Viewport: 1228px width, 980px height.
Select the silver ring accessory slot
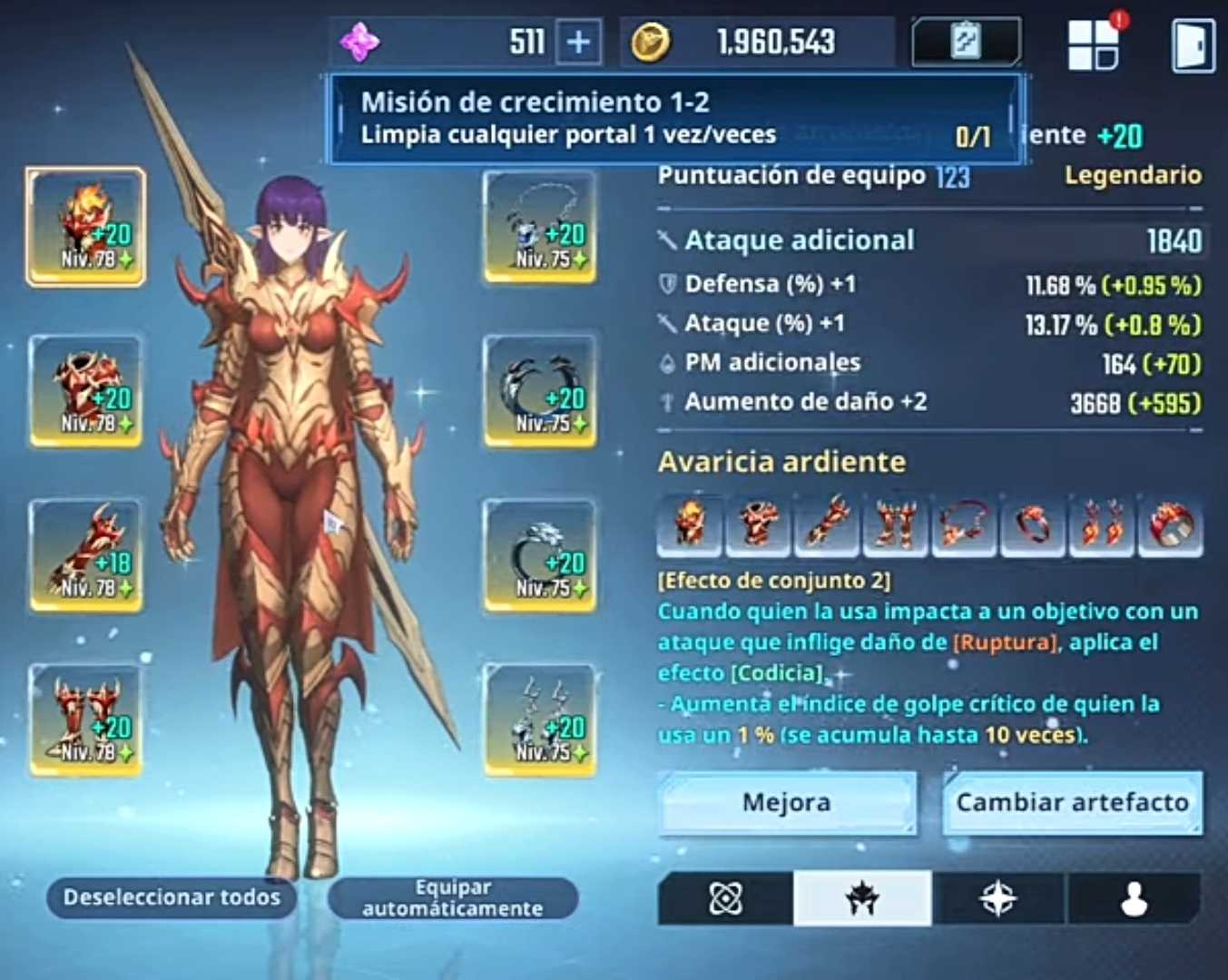pos(541,555)
